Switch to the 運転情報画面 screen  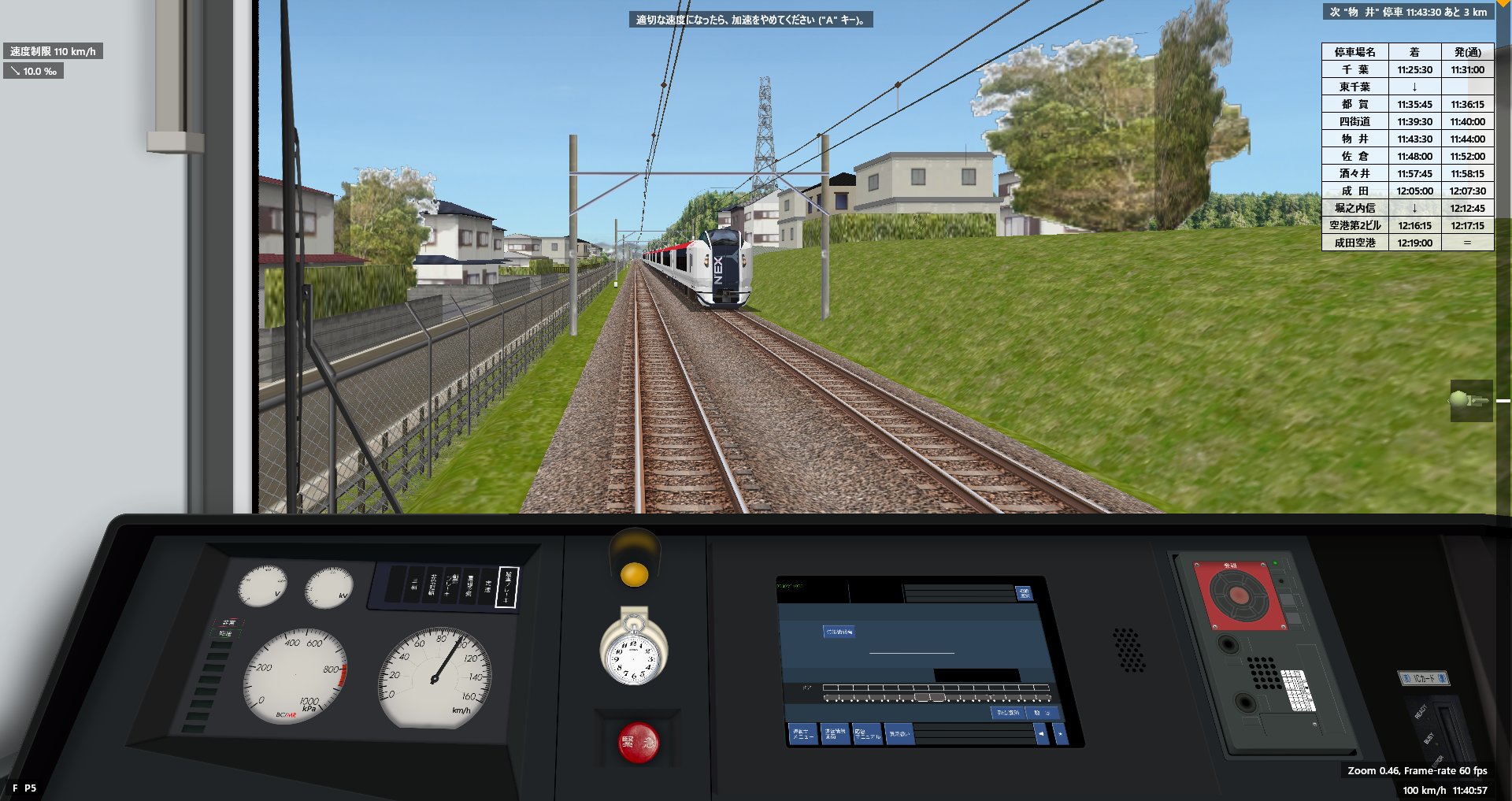pyautogui.click(x=835, y=733)
